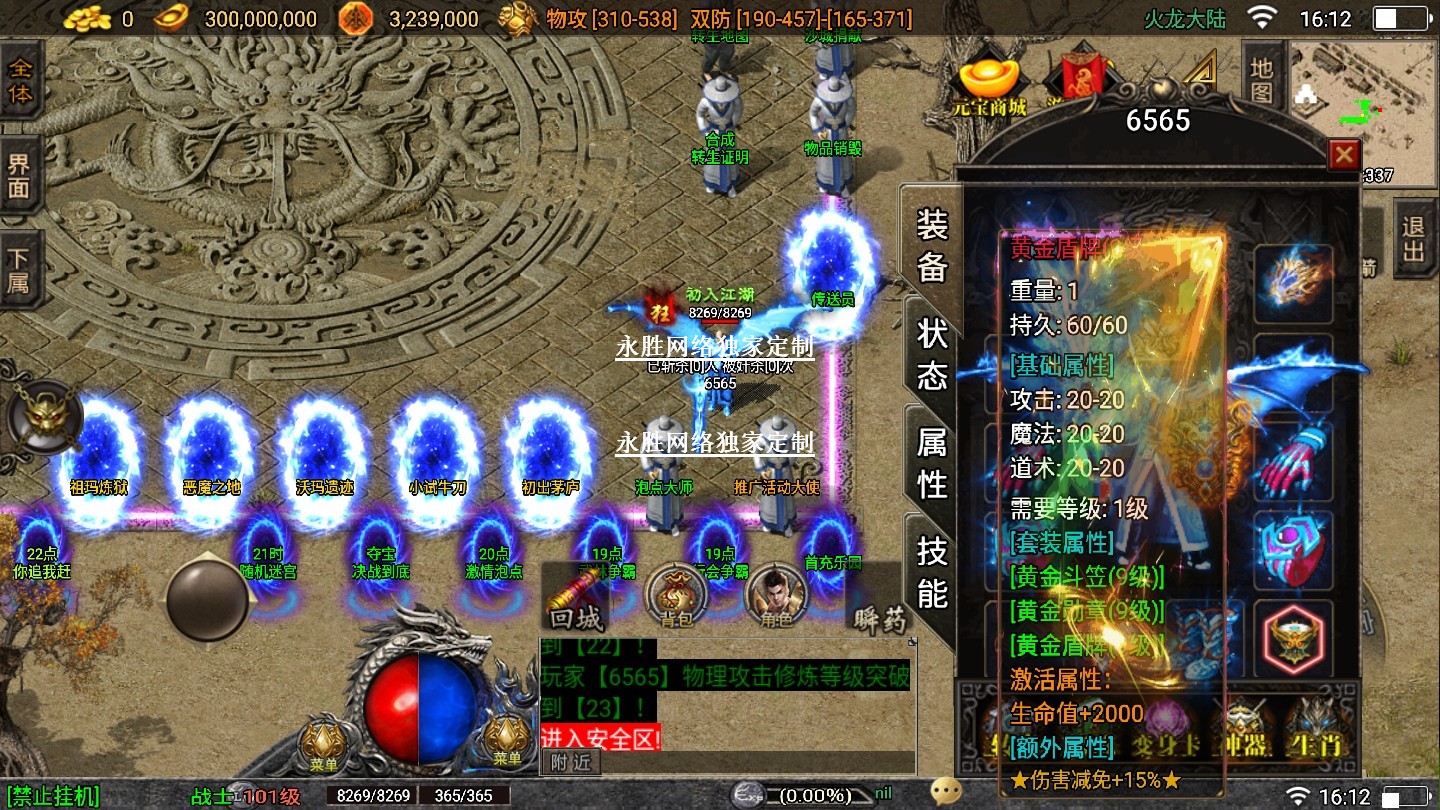Open the 角色 character sheet

click(x=776, y=597)
